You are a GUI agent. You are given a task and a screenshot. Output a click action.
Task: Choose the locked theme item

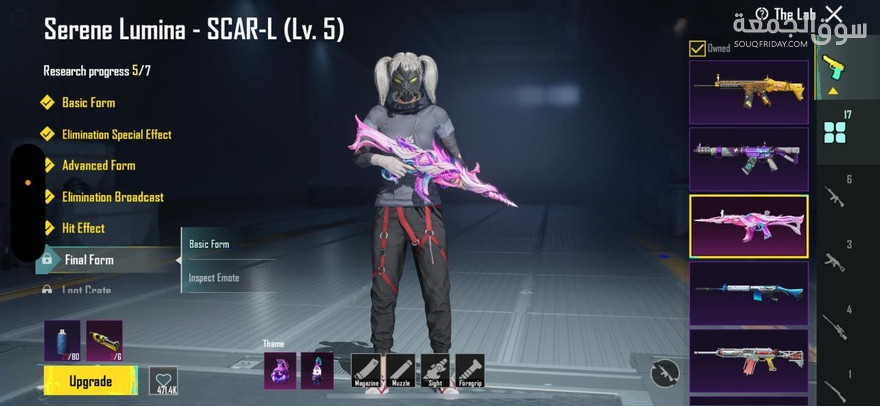point(317,370)
